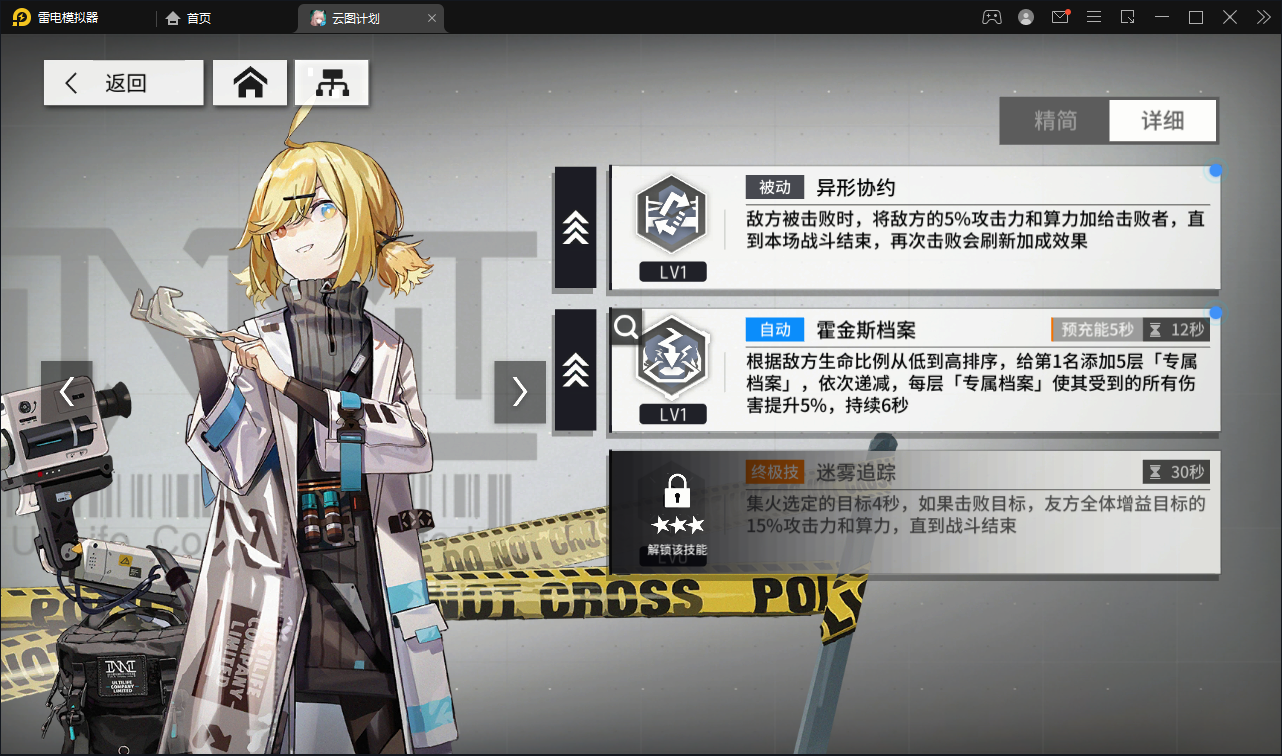Open the mail icon showing a red notification dot
This screenshot has height=756, width=1282.
1059,16
